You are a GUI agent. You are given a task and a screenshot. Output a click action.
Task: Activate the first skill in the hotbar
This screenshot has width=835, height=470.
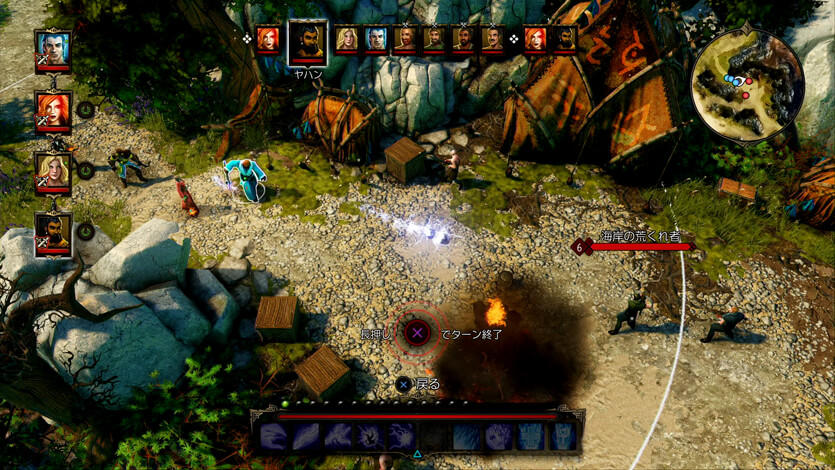[274, 435]
